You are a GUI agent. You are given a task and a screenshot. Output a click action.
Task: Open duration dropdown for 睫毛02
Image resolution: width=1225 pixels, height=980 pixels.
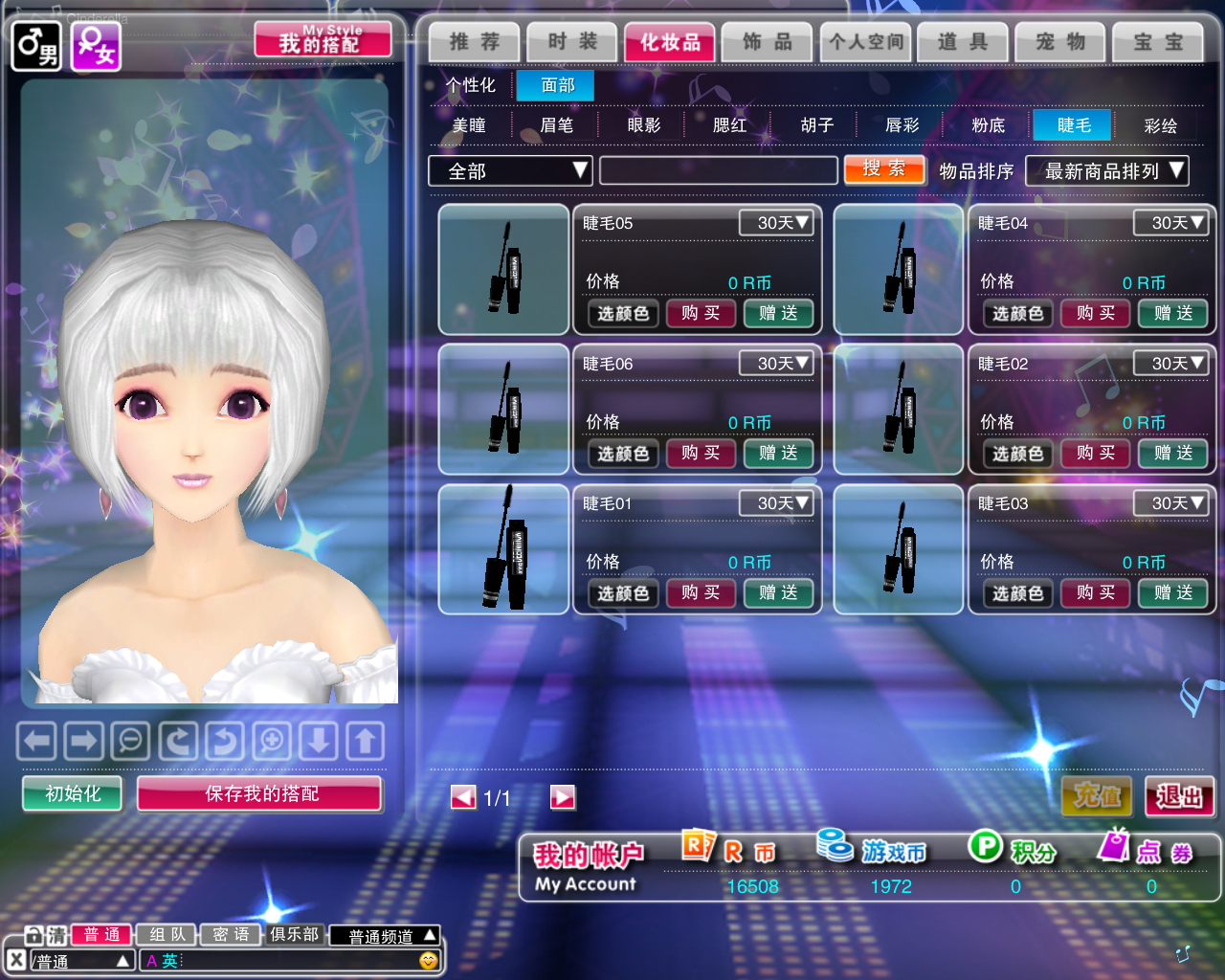click(1169, 364)
